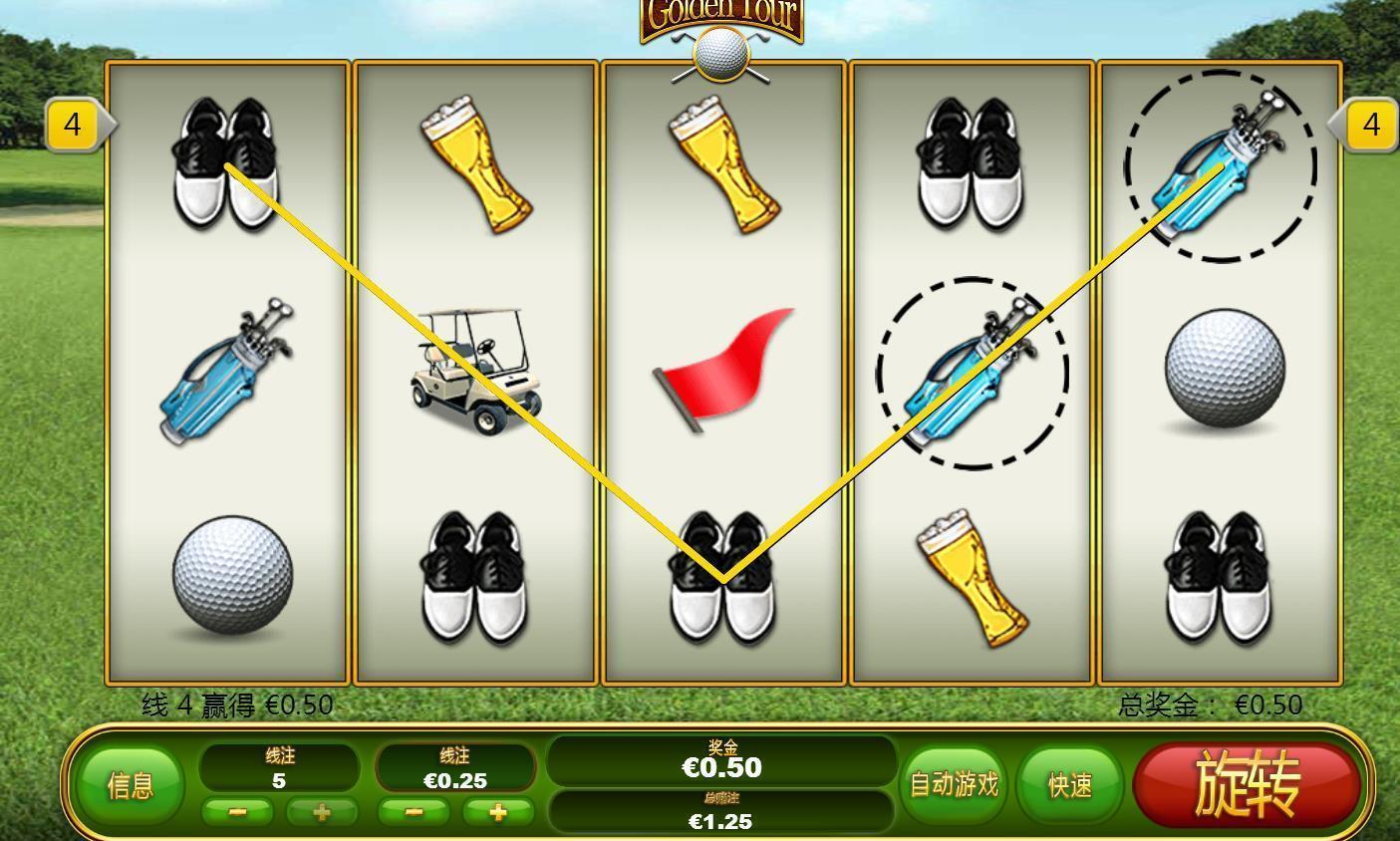Image resolution: width=1400 pixels, height=841 pixels.
Task: Select the right payline 4 marker
Action: click(x=1371, y=126)
